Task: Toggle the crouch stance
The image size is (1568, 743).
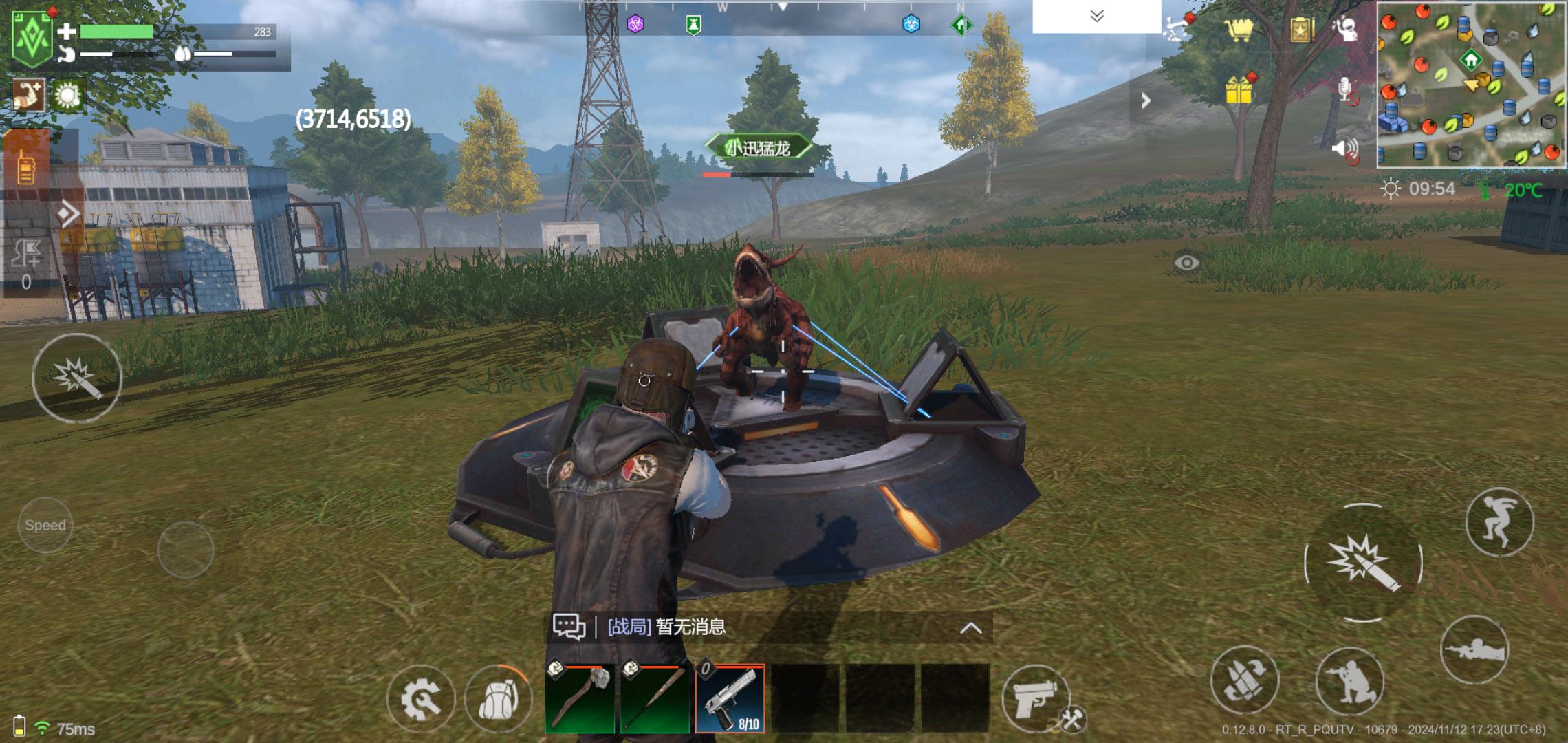Action: (1349, 681)
